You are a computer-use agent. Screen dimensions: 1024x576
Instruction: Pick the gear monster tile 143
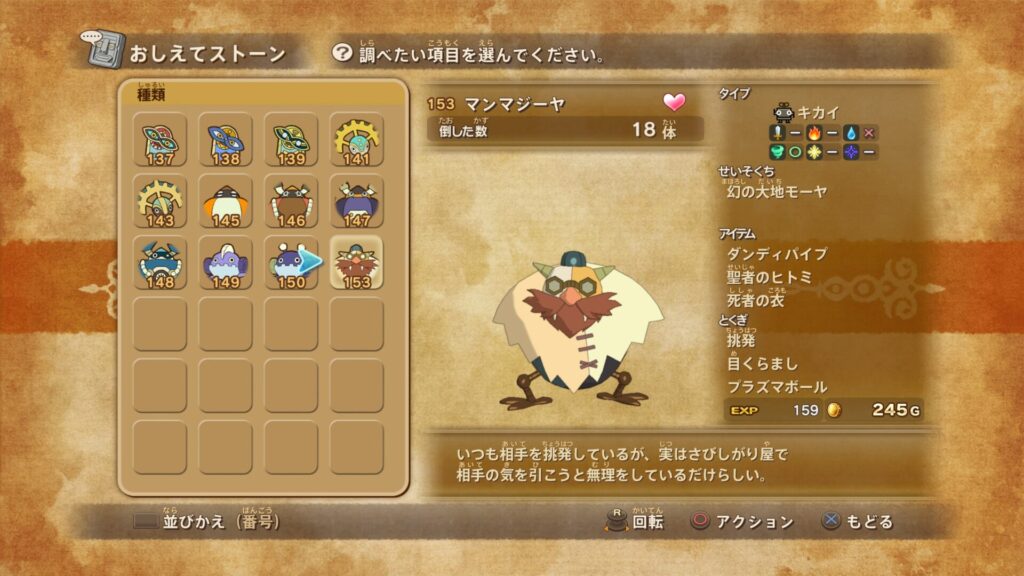coord(160,203)
